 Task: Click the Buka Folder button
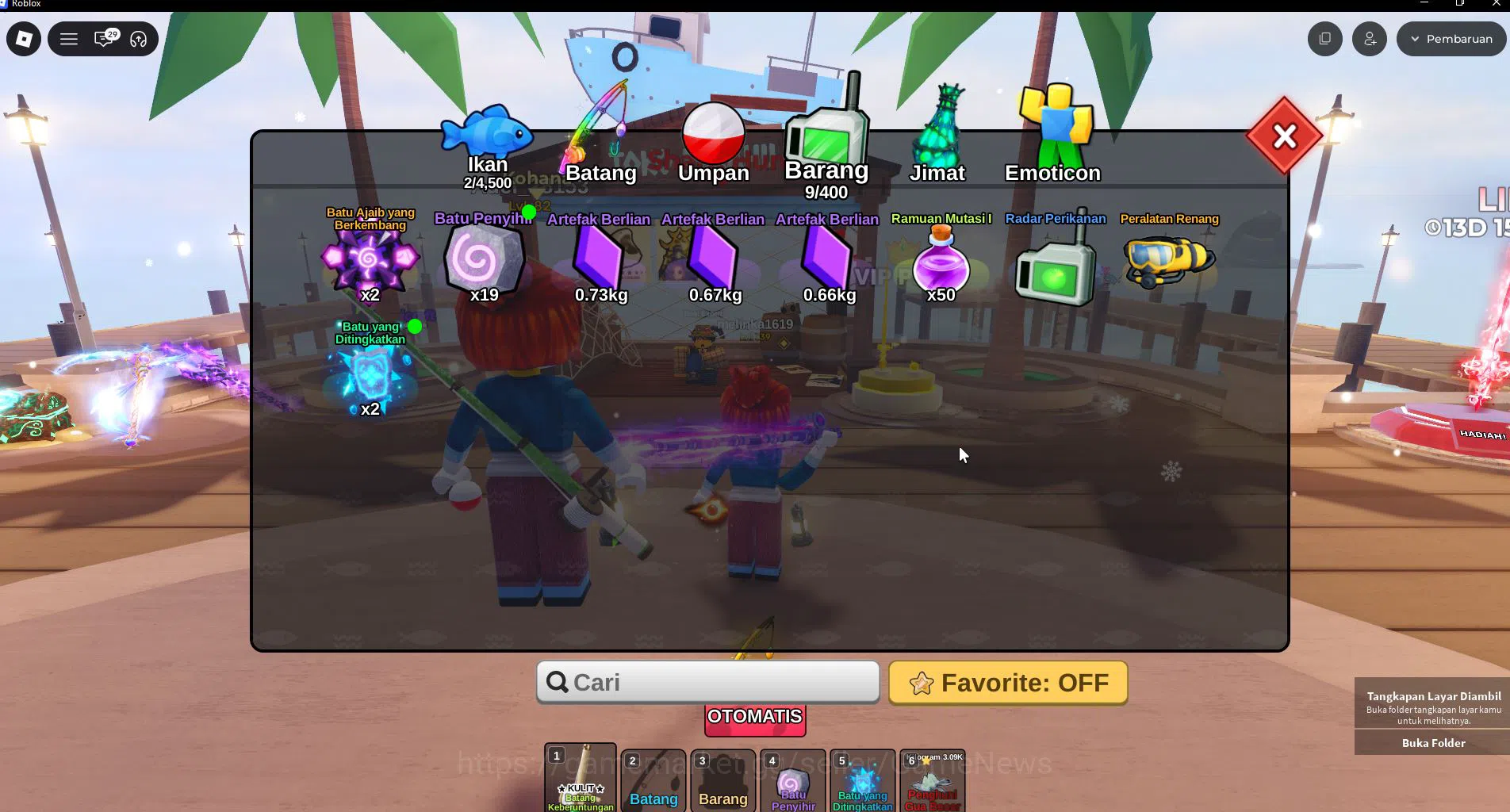click(1432, 743)
